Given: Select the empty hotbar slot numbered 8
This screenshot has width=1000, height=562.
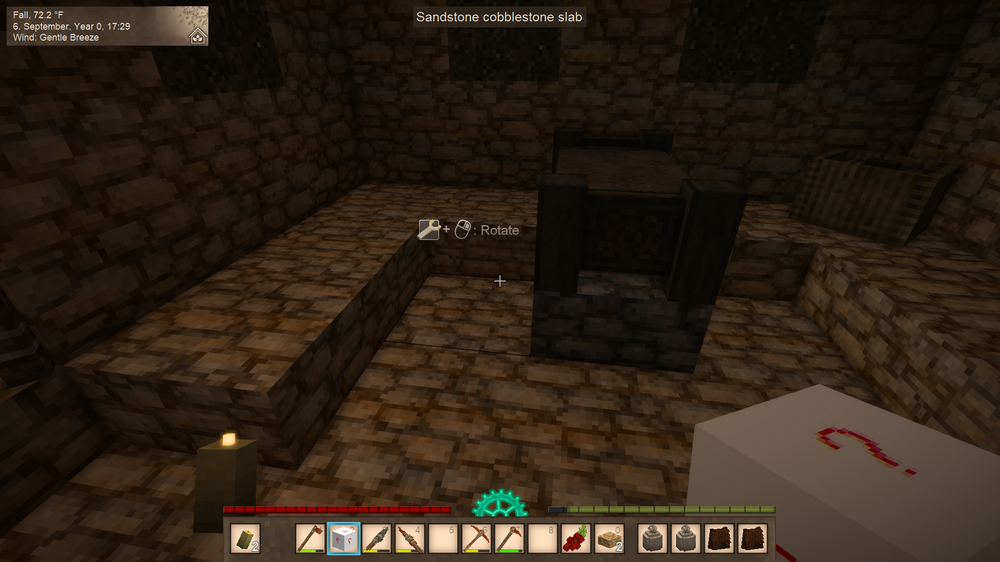Looking at the screenshot, I should pyautogui.click(x=542, y=539).
